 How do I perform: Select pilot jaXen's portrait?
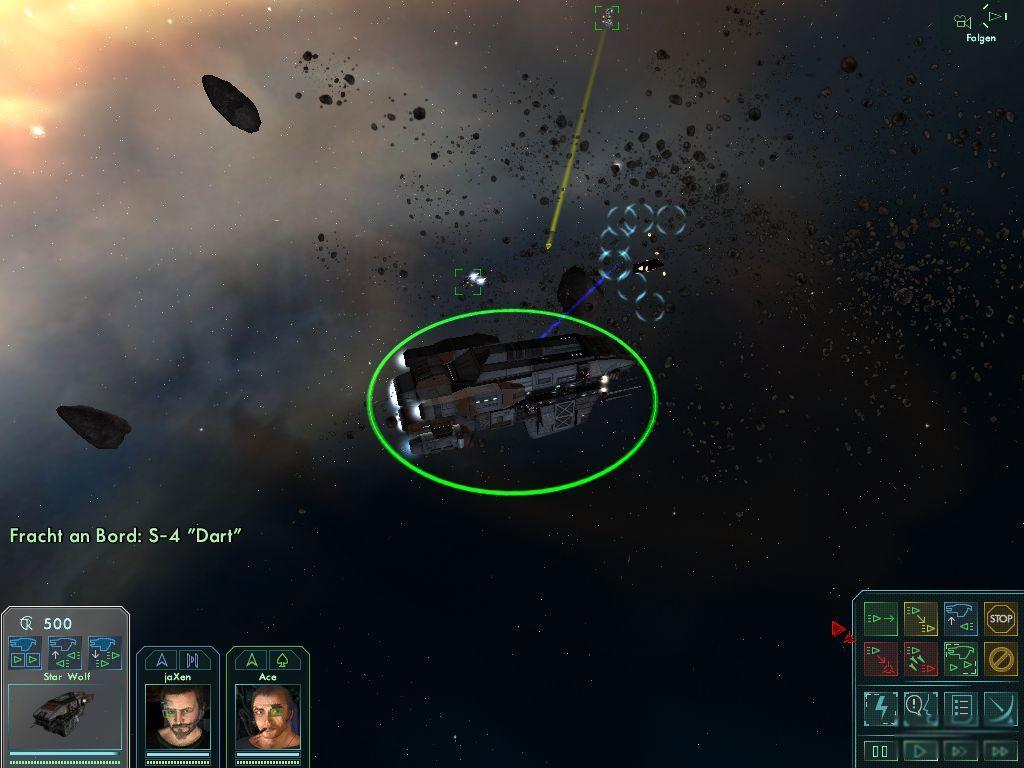[x=178, y=717]
